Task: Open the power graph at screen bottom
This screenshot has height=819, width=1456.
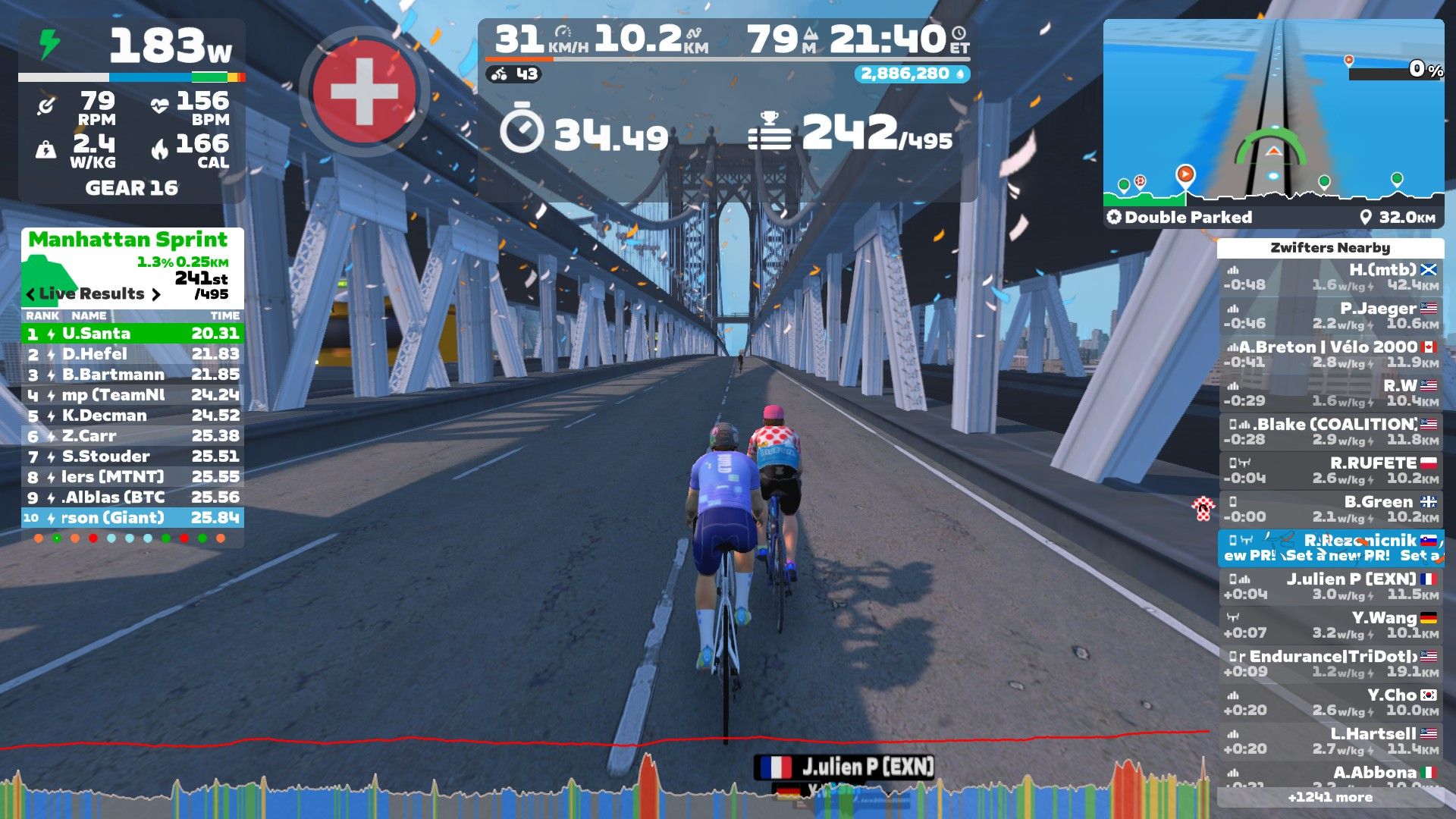Action: [x=607, y=789]
